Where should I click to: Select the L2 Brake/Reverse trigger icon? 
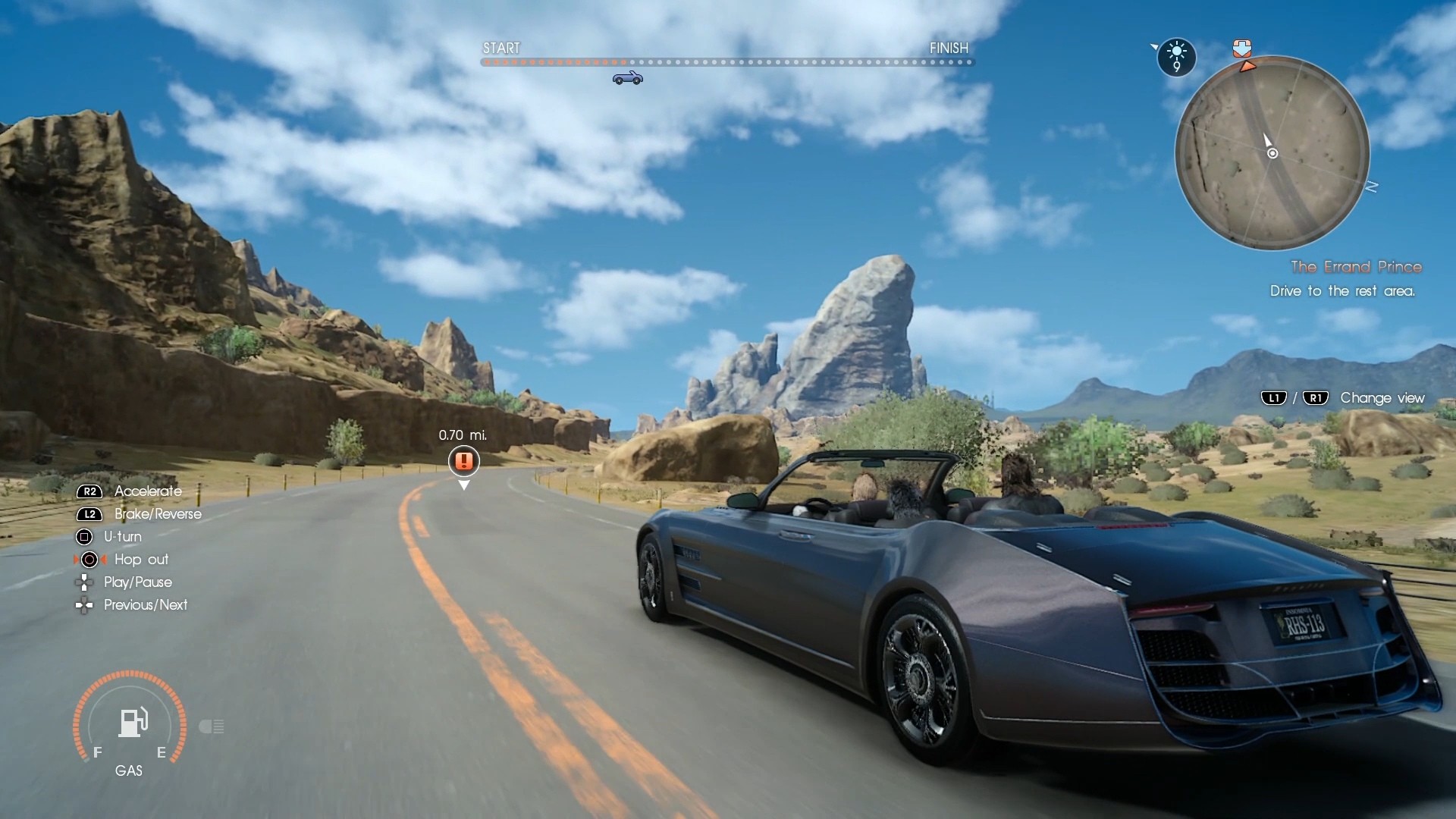point(89,514)
